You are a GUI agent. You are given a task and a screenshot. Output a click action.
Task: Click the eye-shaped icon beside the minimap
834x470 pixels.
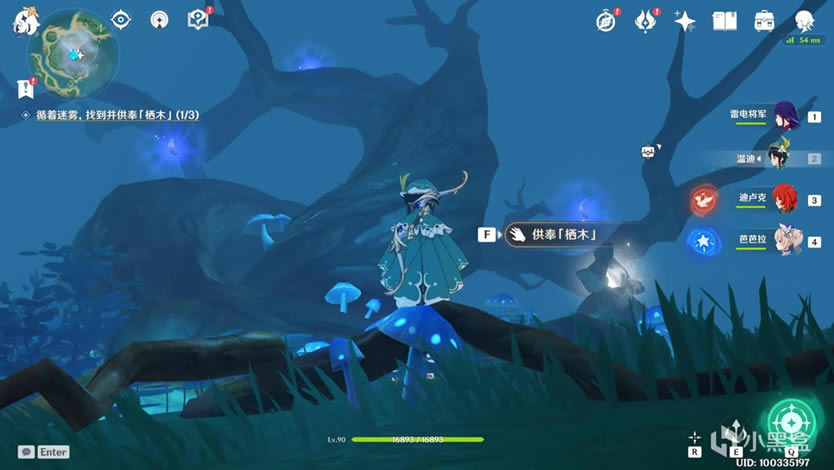[x=122, y=19]
